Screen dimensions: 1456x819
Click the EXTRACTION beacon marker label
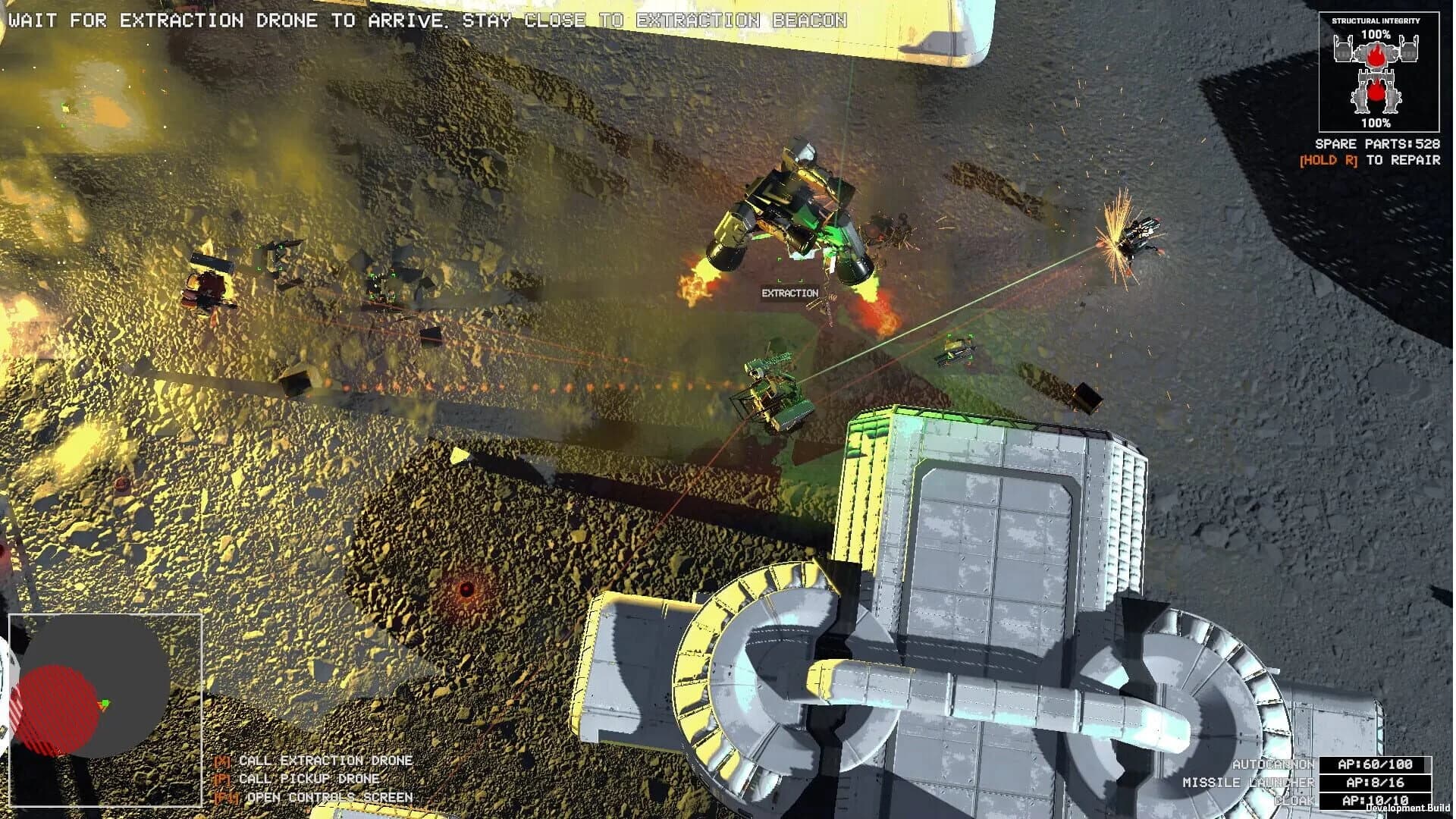(x=789, y=292)
